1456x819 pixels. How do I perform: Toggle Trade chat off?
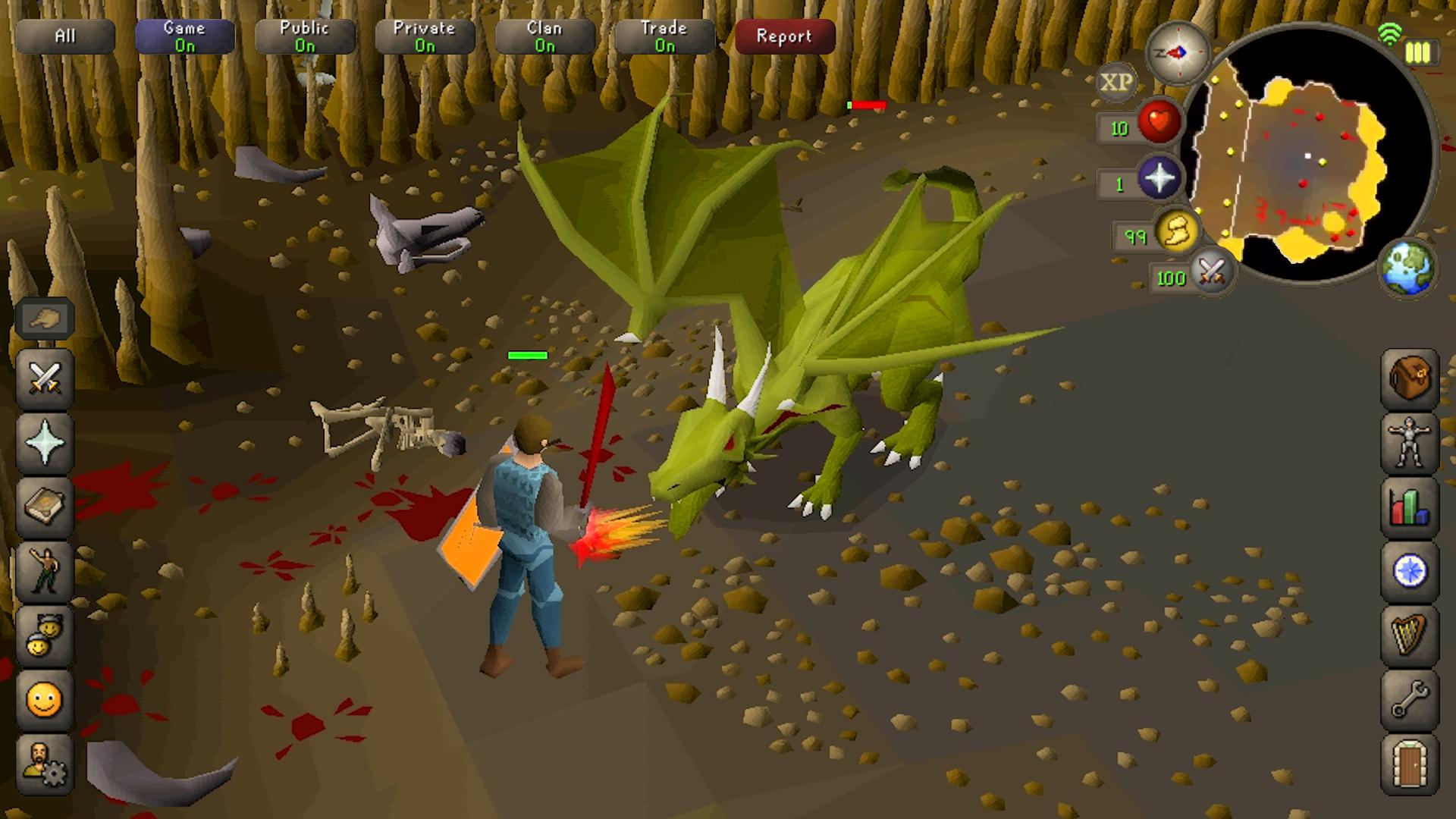664,36
